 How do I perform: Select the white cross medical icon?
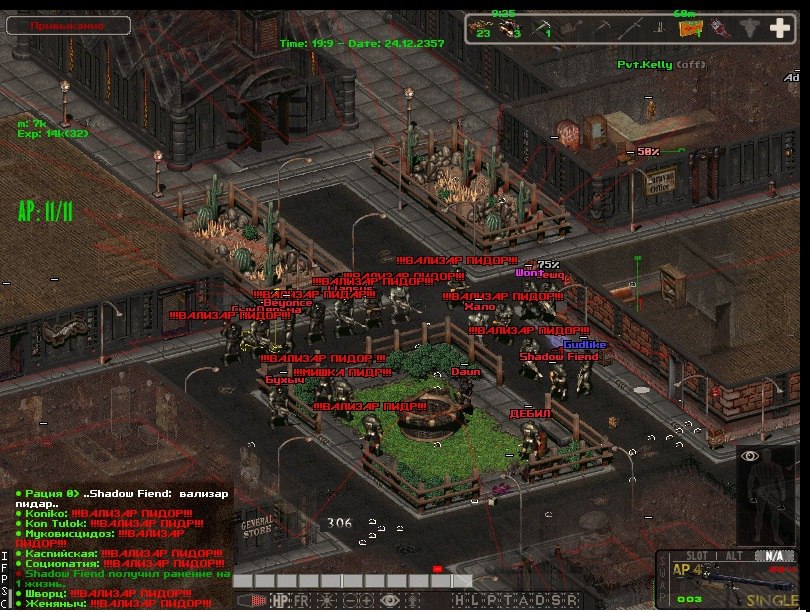[777, 28]
